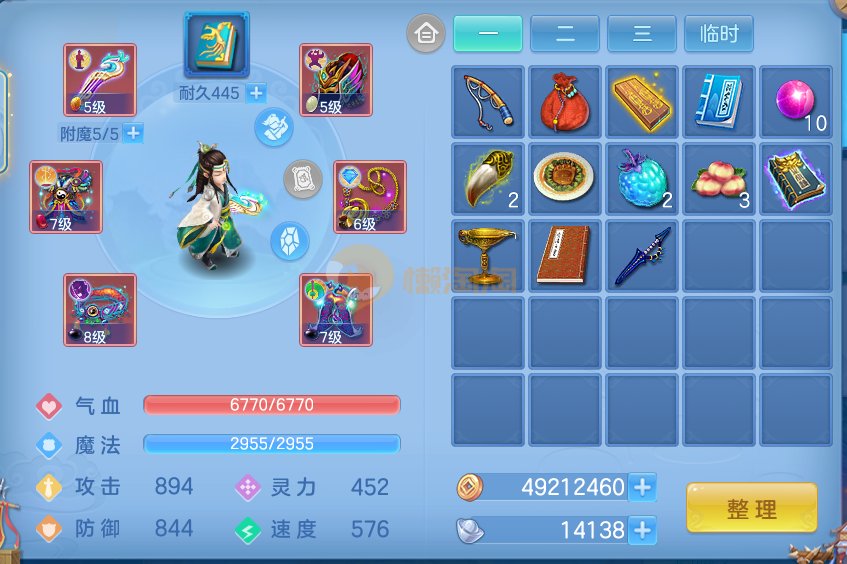This screenshot has width=847, height=564.
Task: Add silver ingots with the plus button
Action: coord(643,529)
